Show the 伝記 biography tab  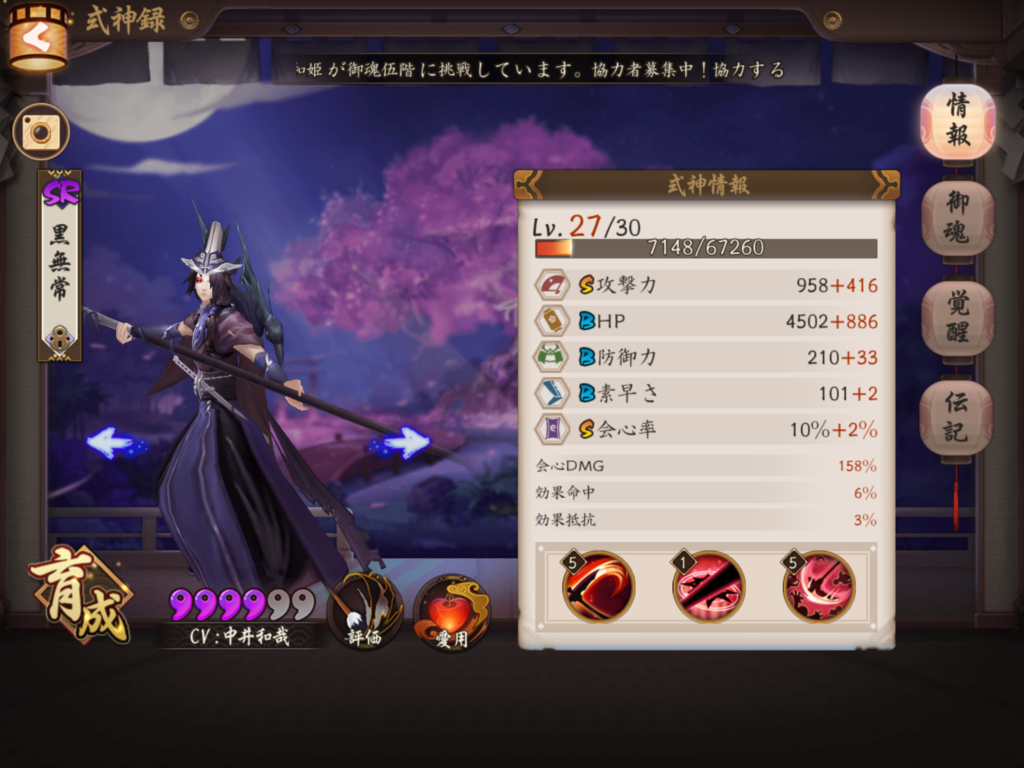pos(957,417)
